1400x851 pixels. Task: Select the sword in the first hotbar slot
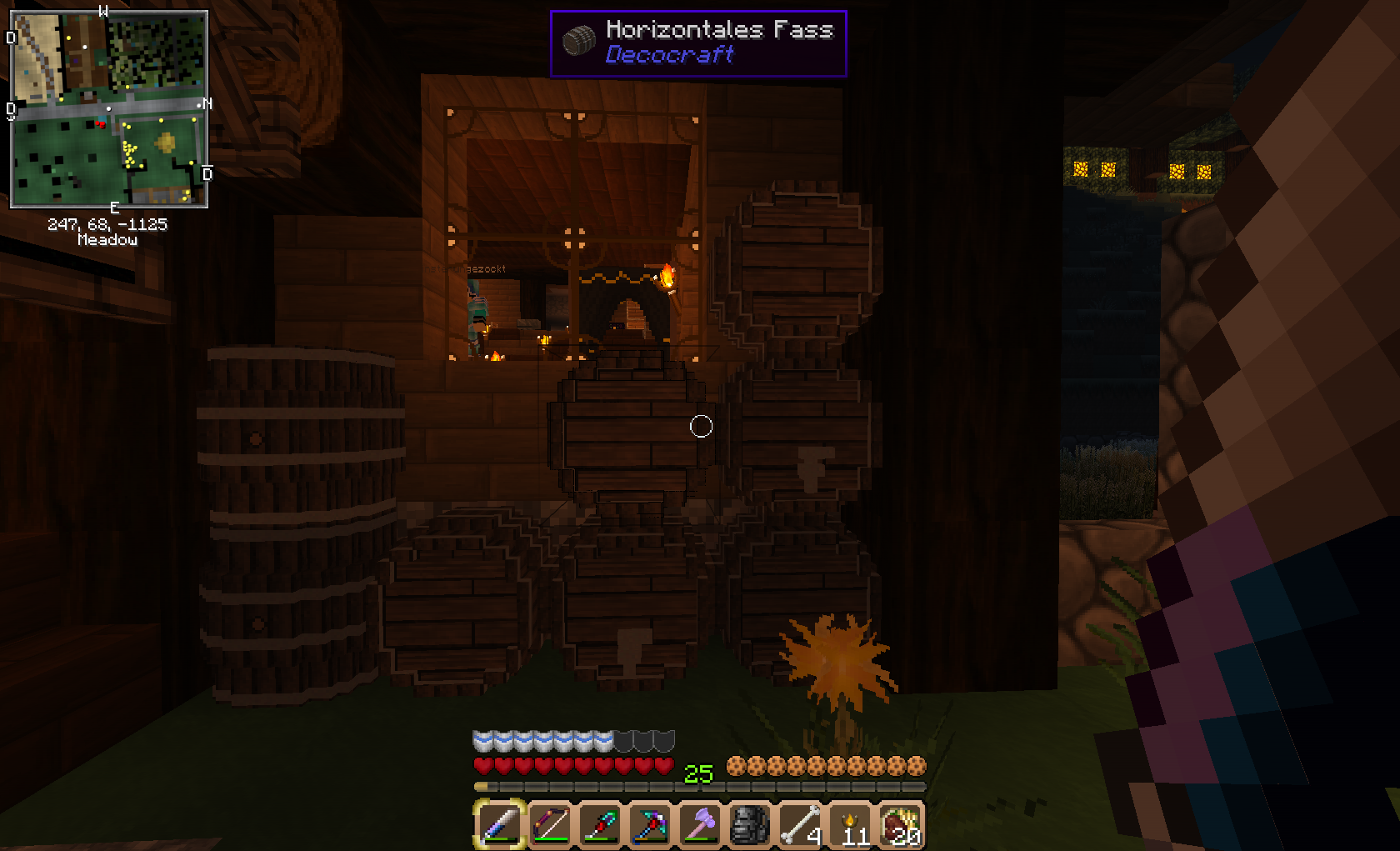pyautogui.click(x=500, y=824)
